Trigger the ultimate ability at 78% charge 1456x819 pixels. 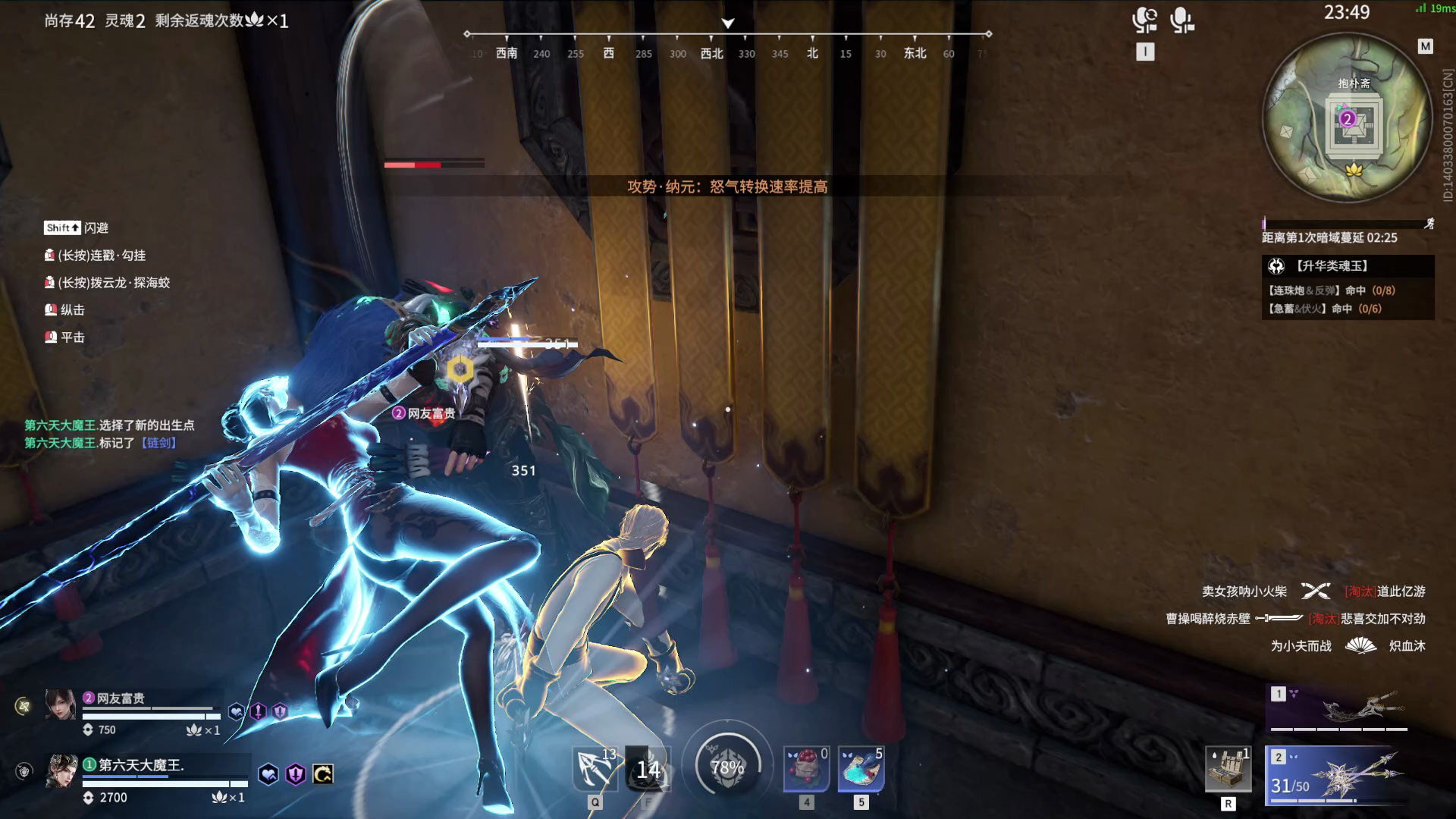pyautogui.click(x=726, y=767)
